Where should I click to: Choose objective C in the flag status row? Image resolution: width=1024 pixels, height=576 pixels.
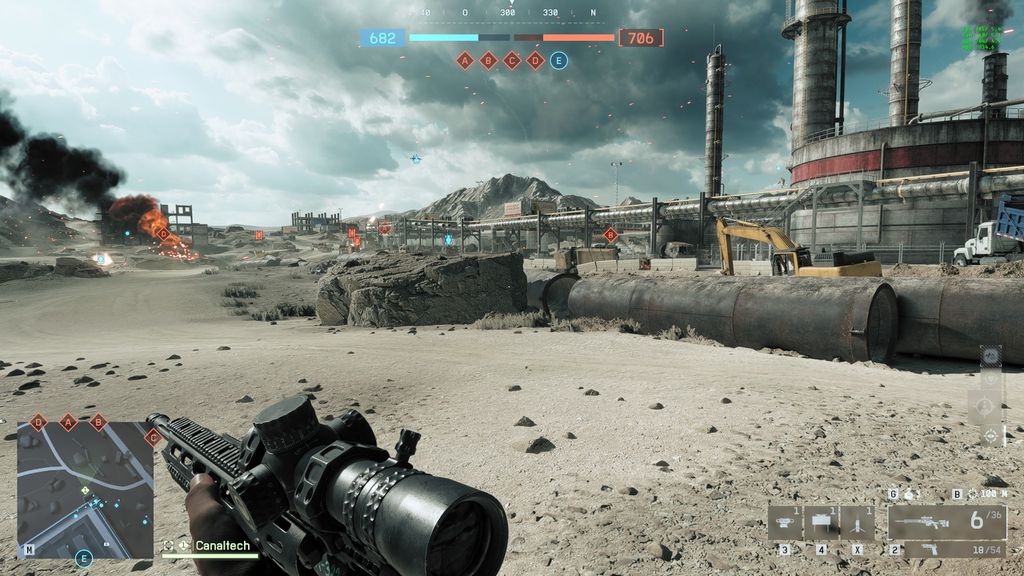click(512, 60)
